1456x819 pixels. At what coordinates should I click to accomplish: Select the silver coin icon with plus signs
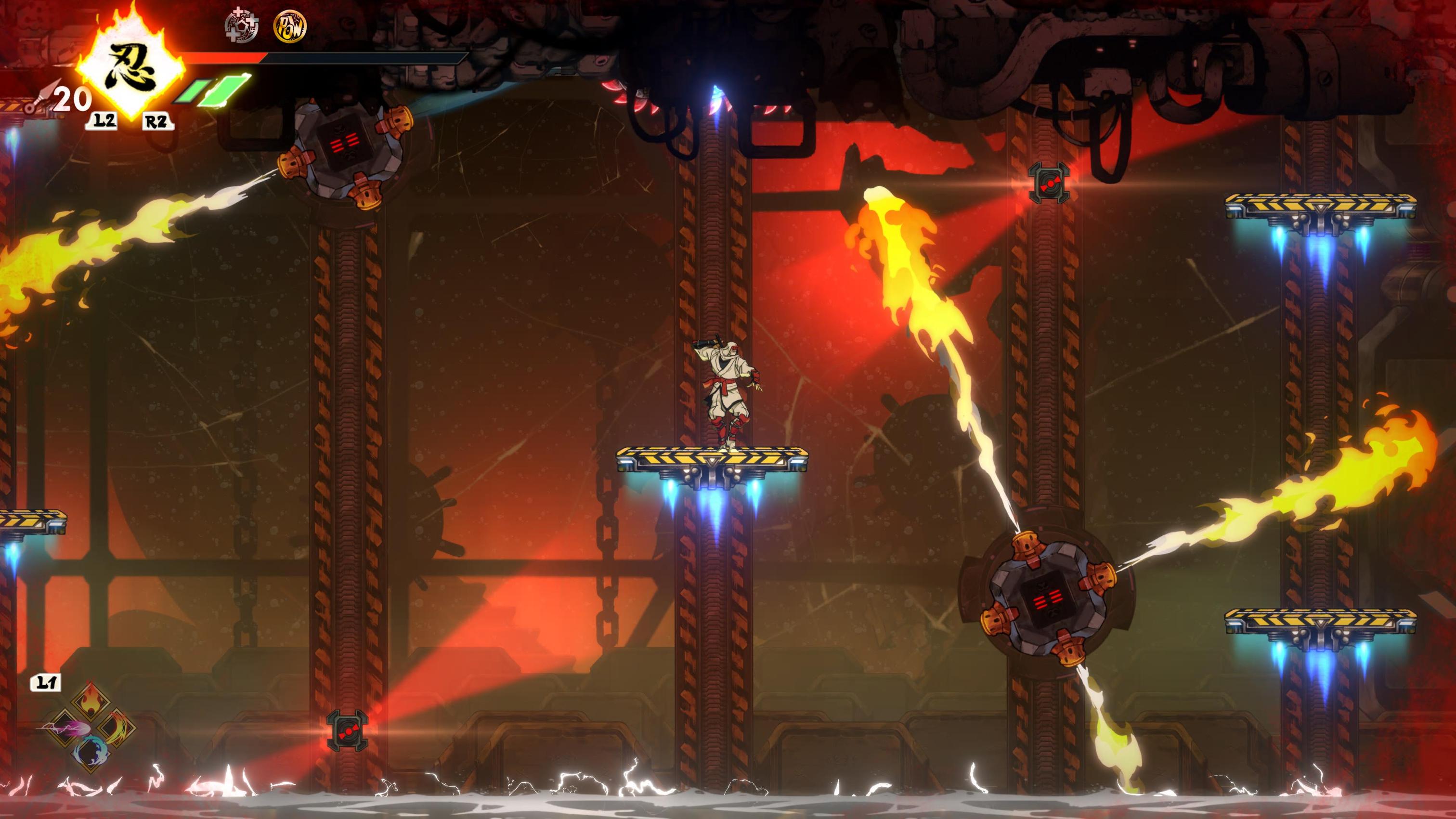[x=242, y=26]
